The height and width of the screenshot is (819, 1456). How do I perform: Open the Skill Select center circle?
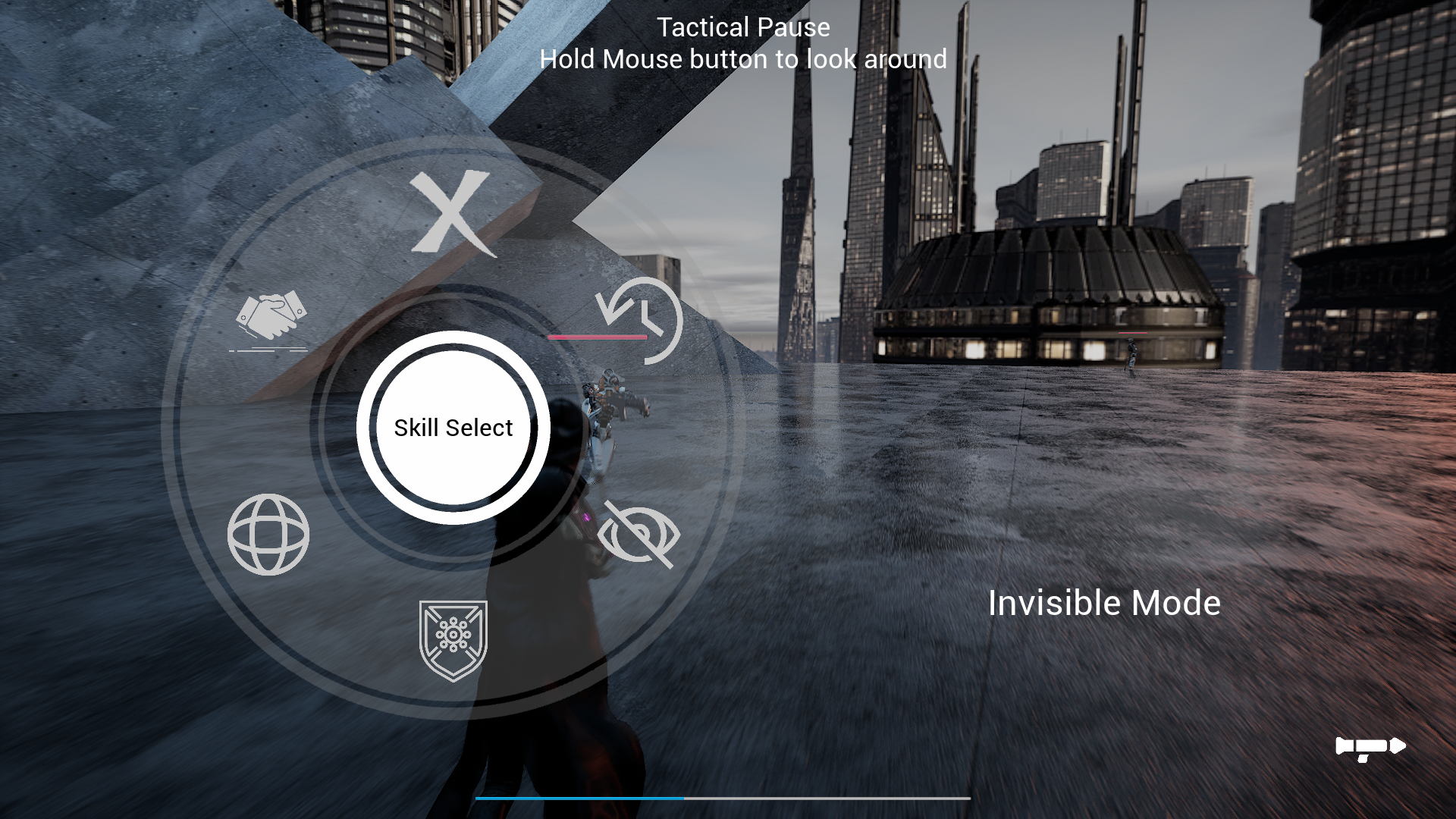453,428
